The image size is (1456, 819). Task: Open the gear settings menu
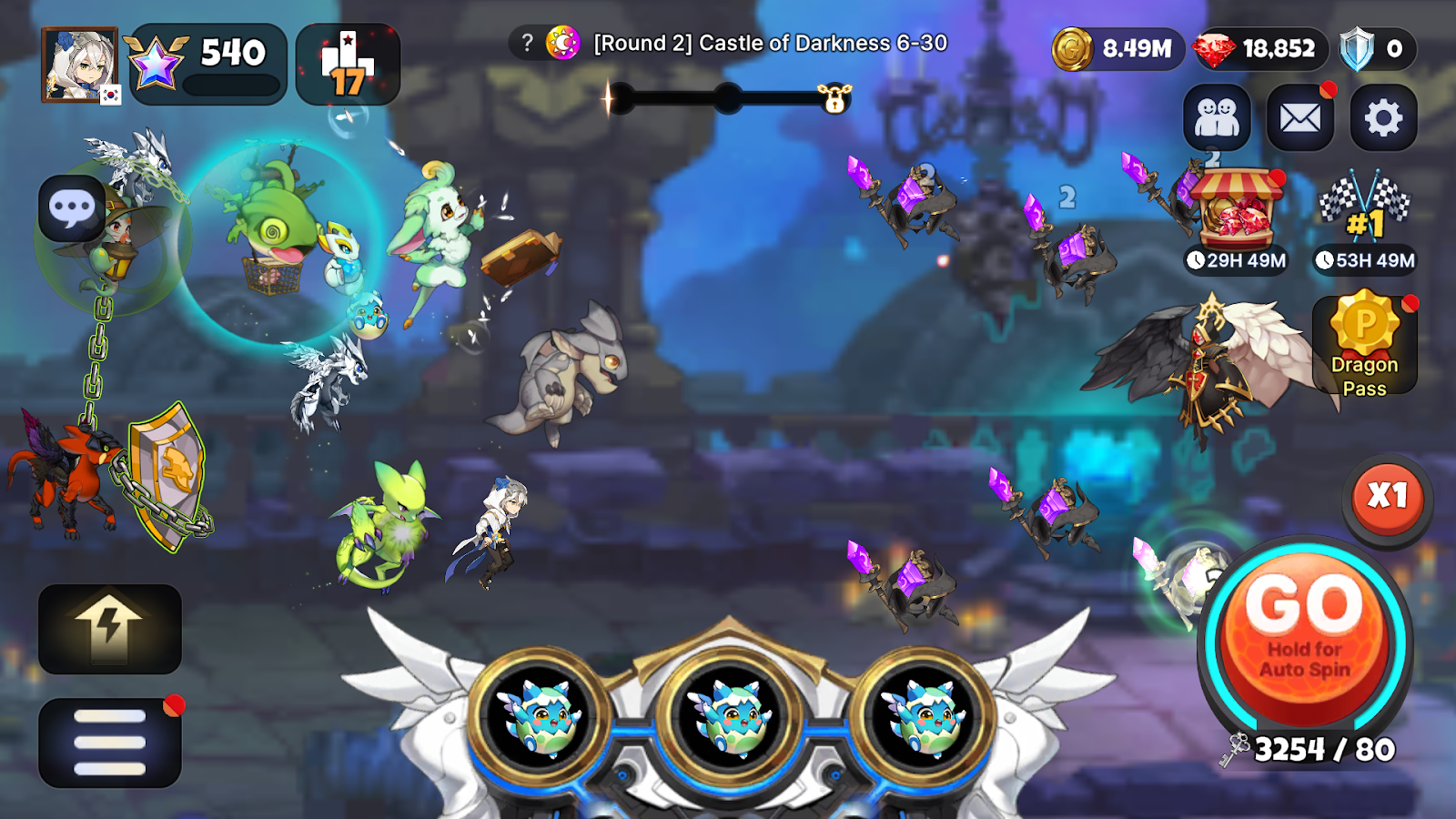point(1383,118)
